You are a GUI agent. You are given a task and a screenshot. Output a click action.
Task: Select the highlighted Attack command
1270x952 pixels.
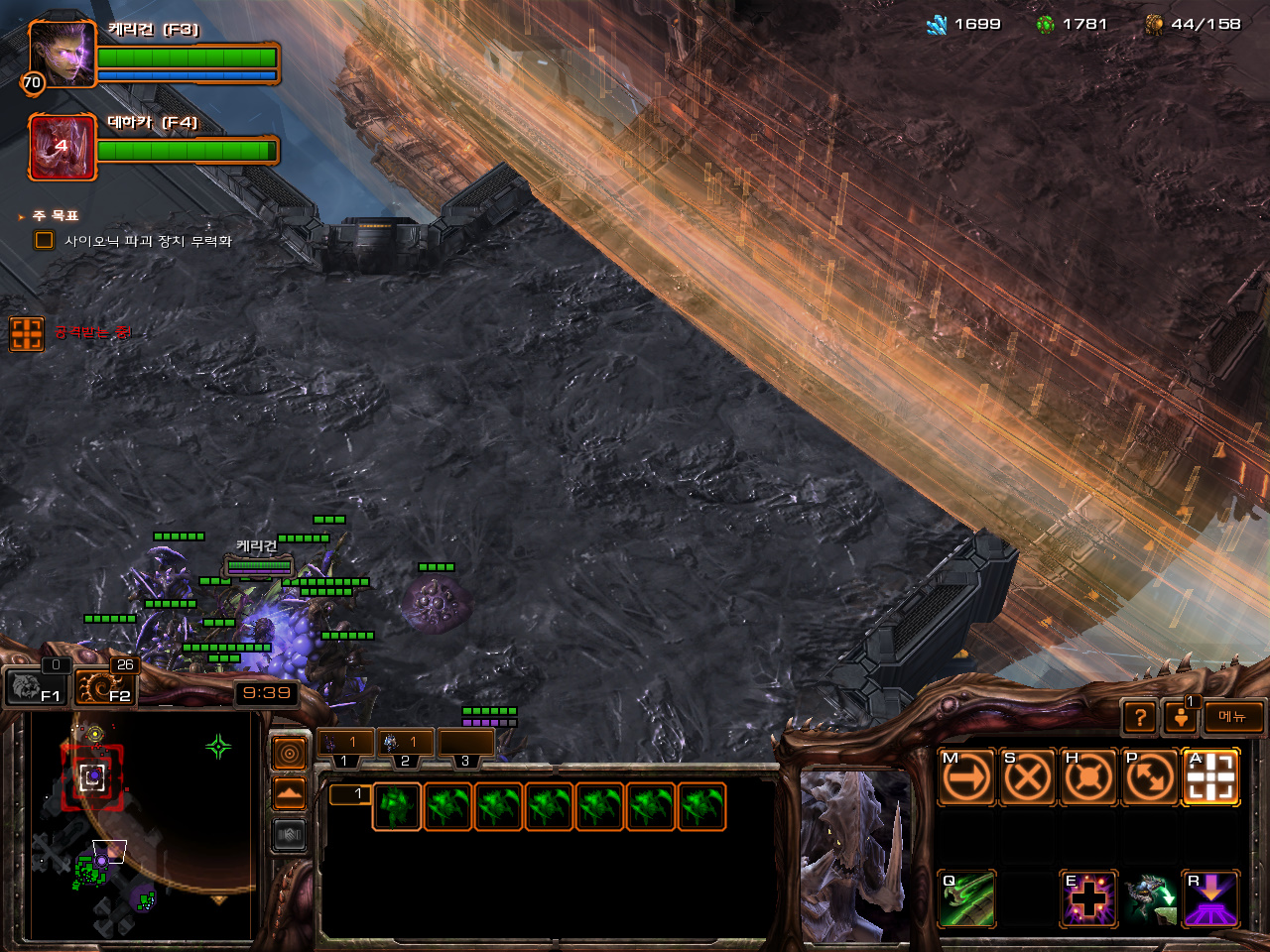tap(1210, 777)
